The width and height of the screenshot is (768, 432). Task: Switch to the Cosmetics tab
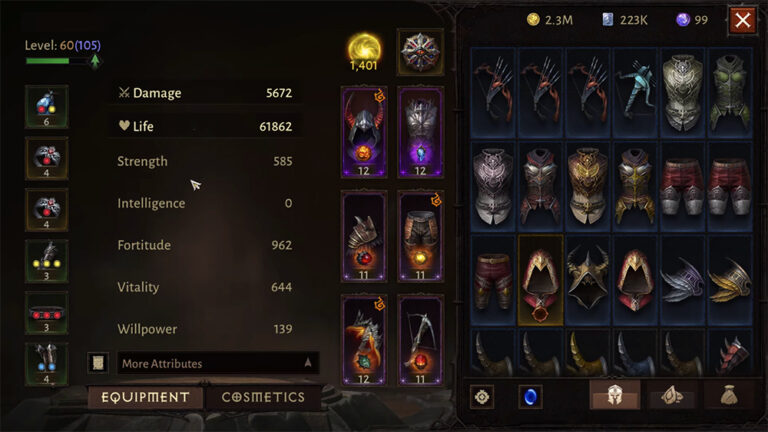(x=263, y=397)
